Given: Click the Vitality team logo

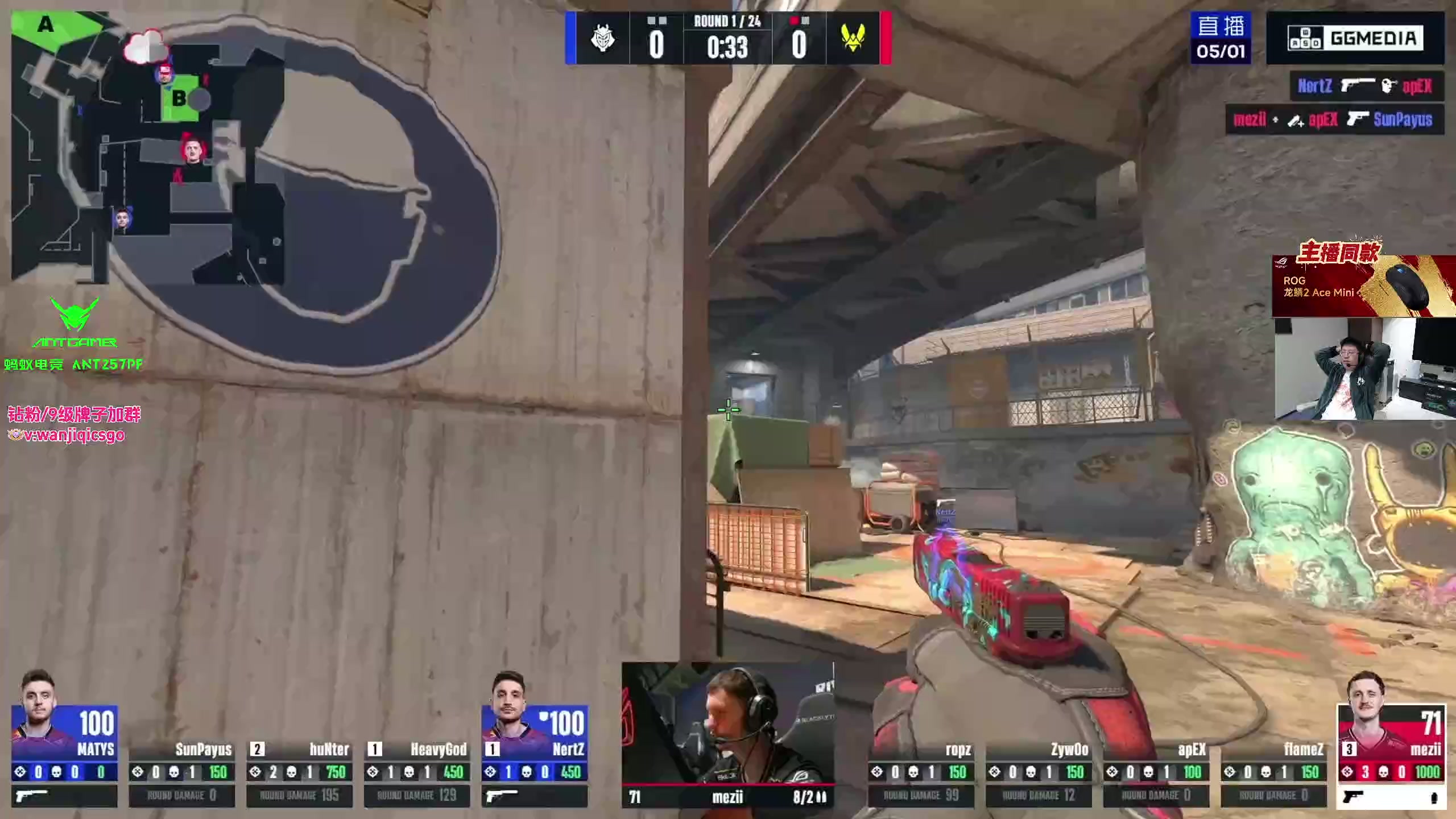Looking at the screenshot, I should (853, 39).
